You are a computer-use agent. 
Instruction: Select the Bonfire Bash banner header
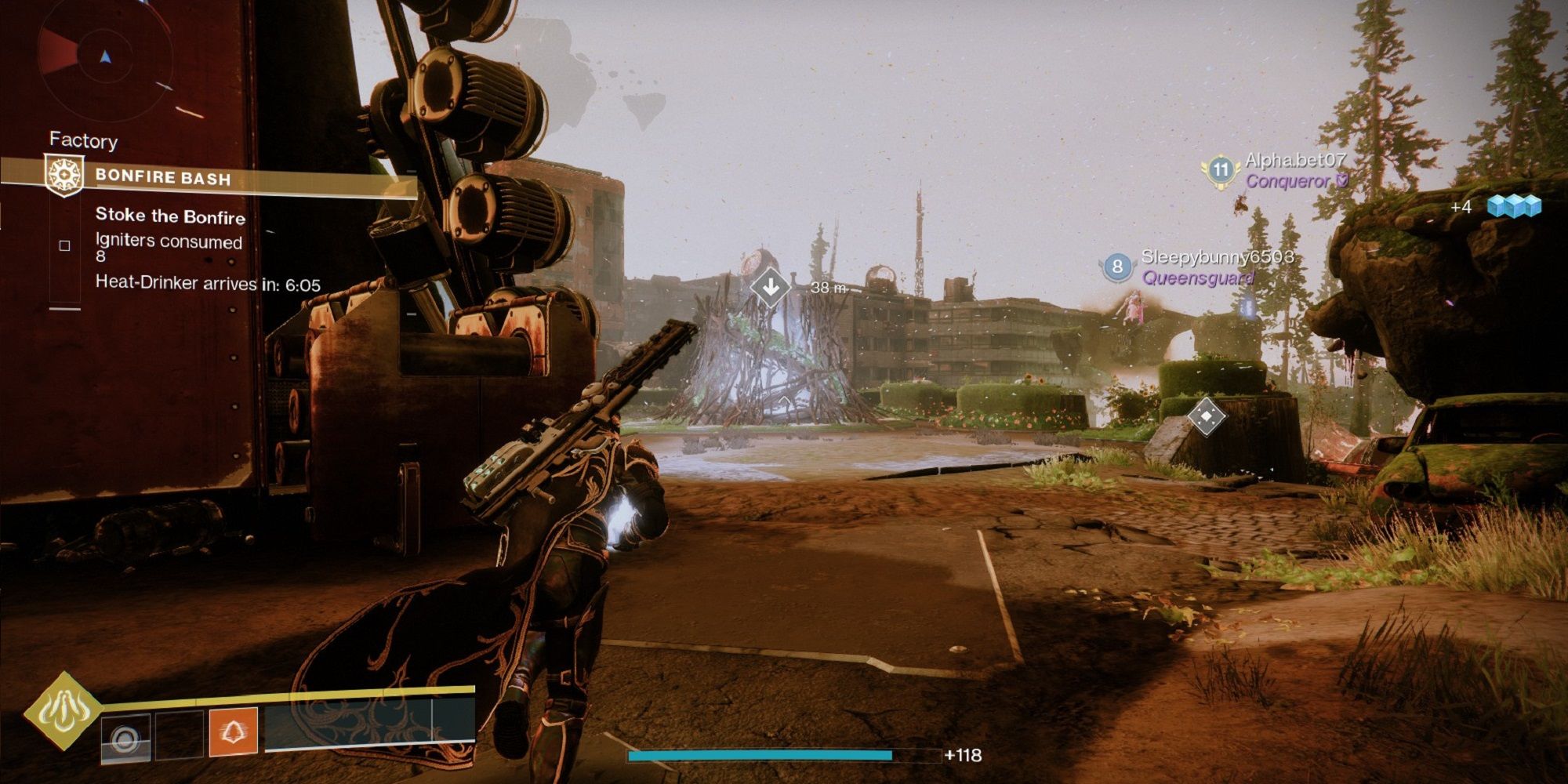[165, 177]
